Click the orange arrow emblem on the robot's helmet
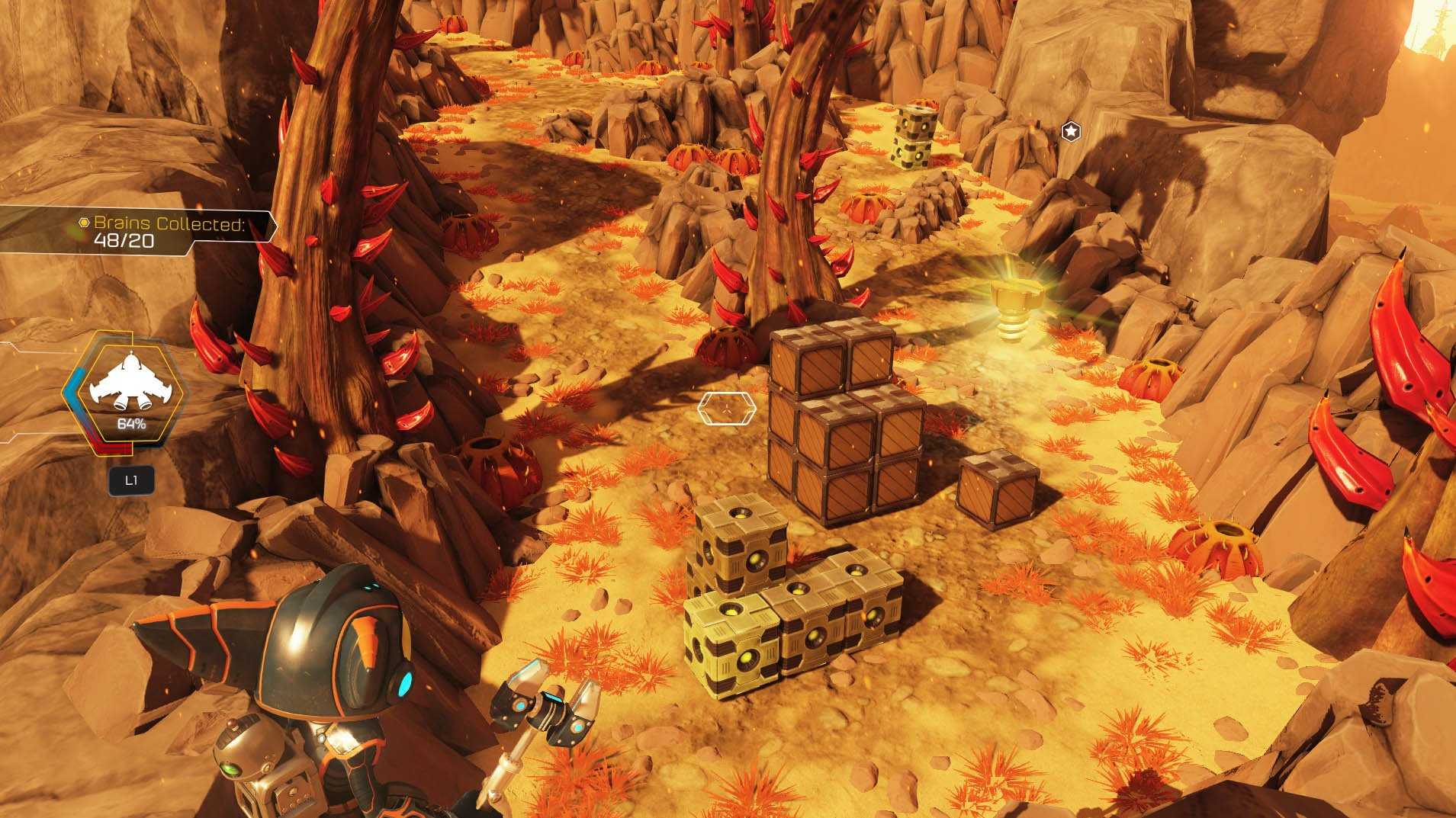The image size is (1456, 818). point(367,639)
